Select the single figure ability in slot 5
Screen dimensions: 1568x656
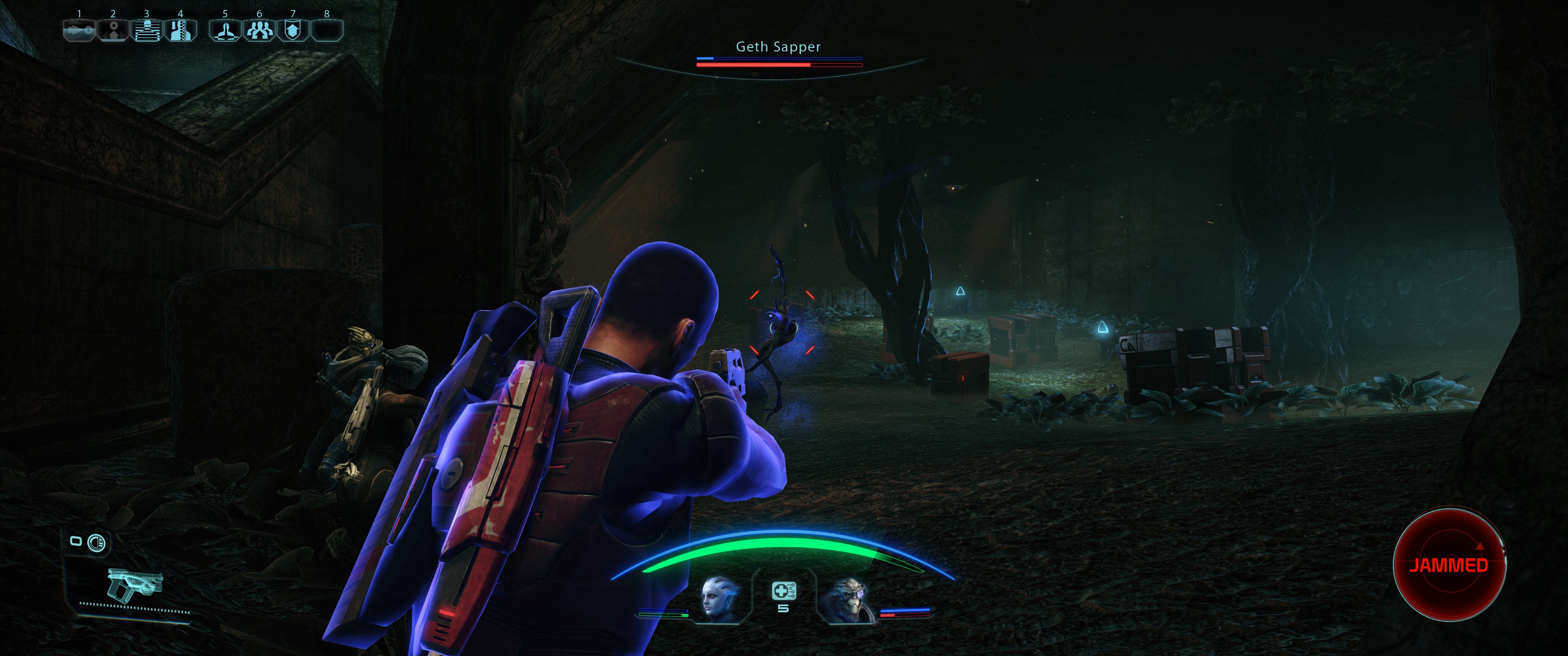coord(225,31)
